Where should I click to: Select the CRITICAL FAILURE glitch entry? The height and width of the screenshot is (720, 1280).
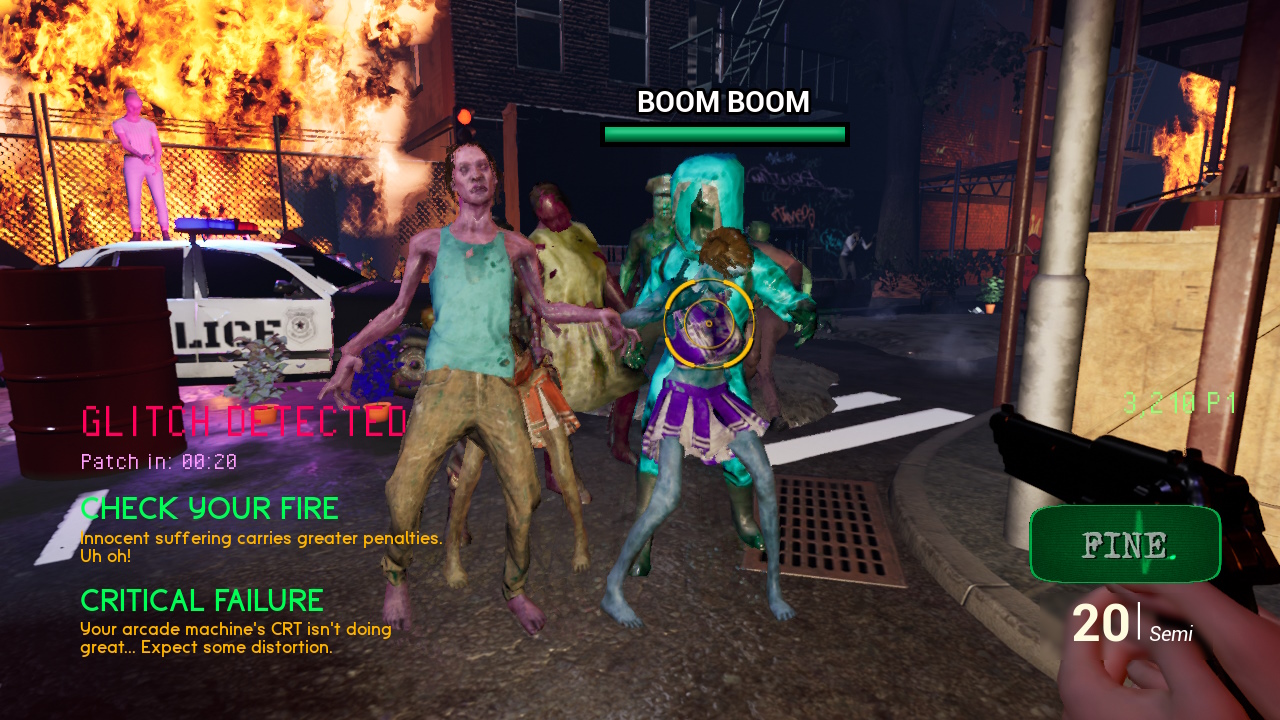202,601
